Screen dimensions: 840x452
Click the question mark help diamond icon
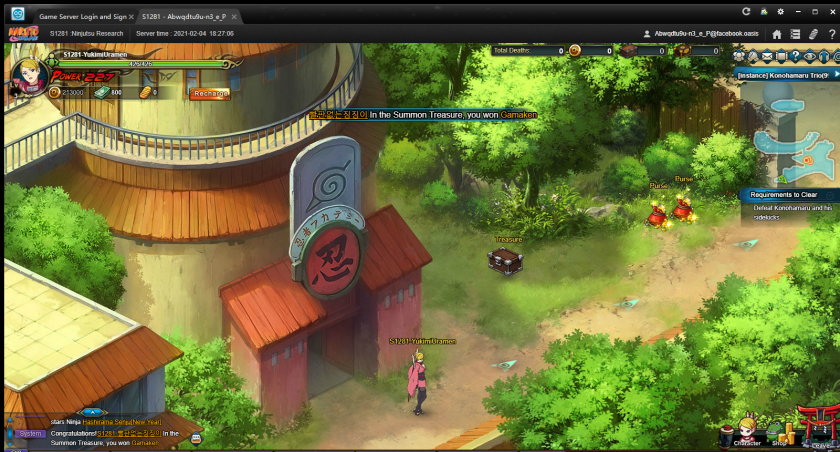795,57
